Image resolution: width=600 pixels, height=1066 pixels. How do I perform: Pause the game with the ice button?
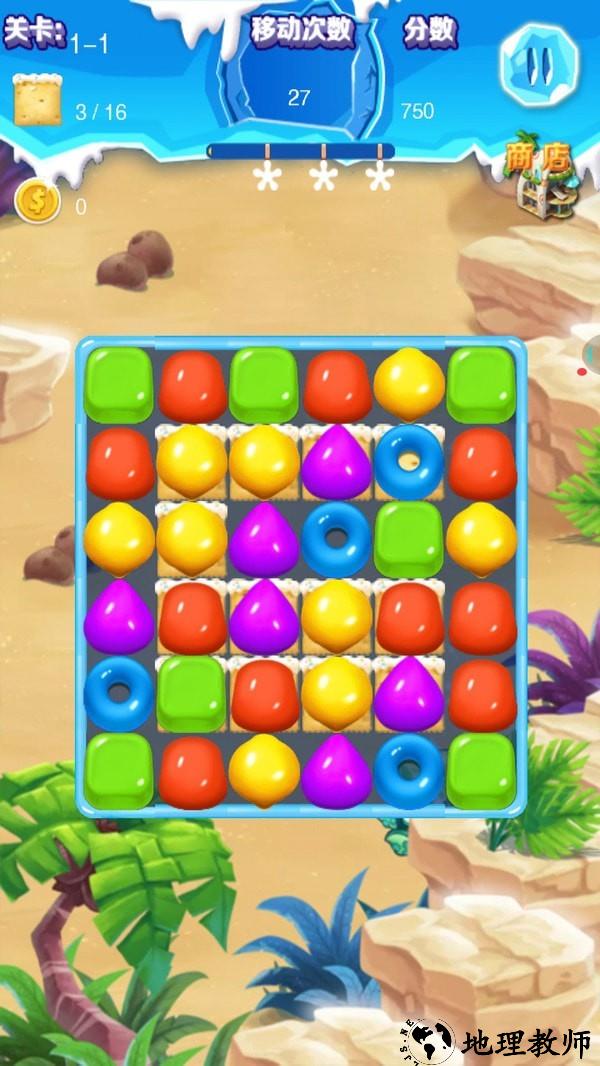pos(538,65)
